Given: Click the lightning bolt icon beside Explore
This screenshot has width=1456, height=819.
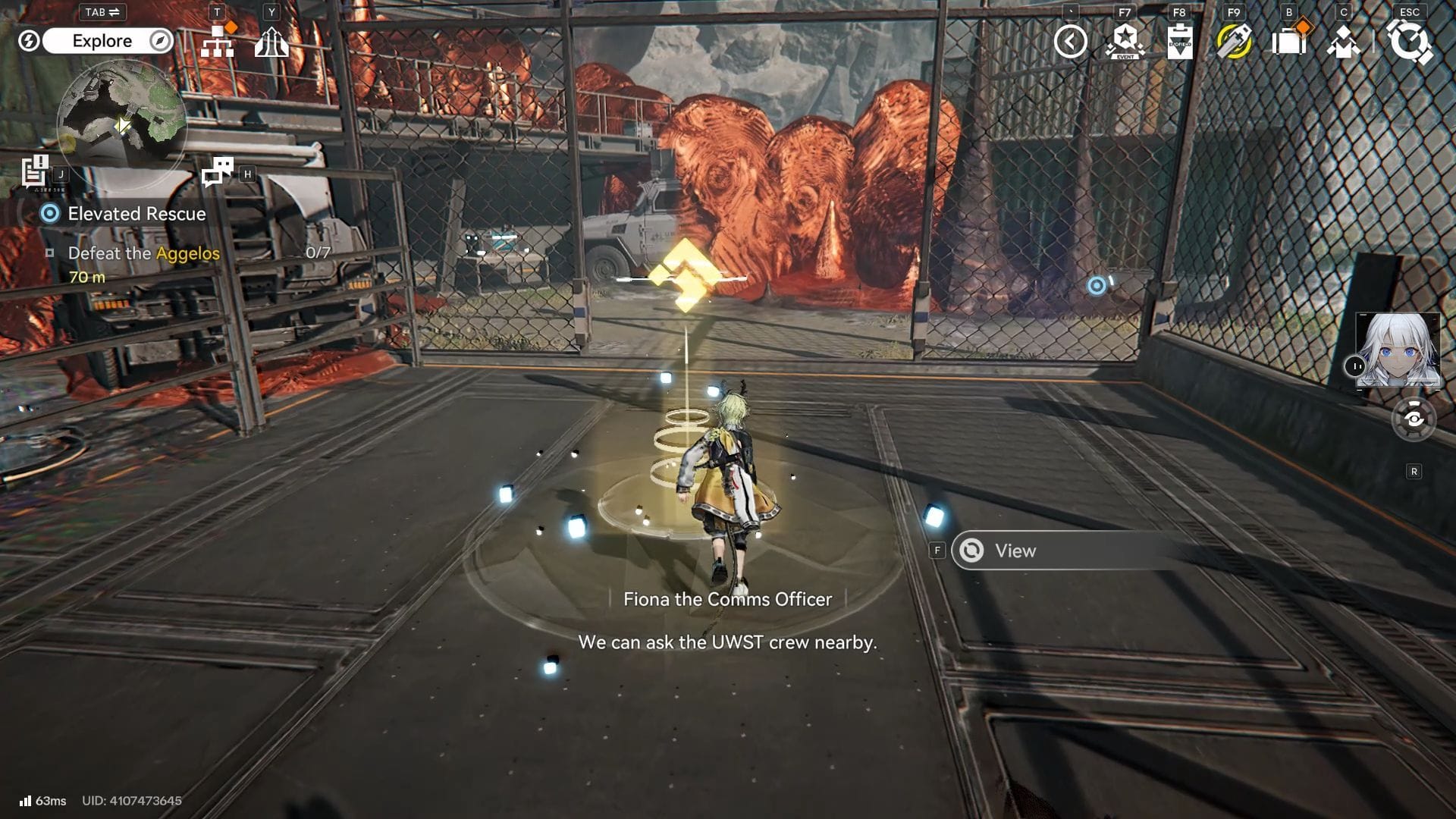Looking at the screenshot, I should [29, 41].
